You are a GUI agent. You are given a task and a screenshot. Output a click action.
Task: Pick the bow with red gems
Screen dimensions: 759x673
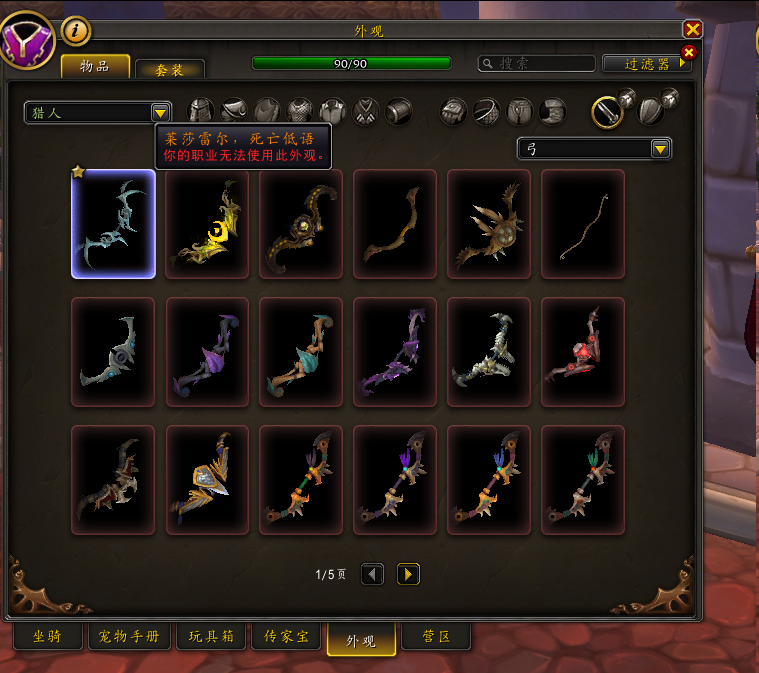coord(583,352)
